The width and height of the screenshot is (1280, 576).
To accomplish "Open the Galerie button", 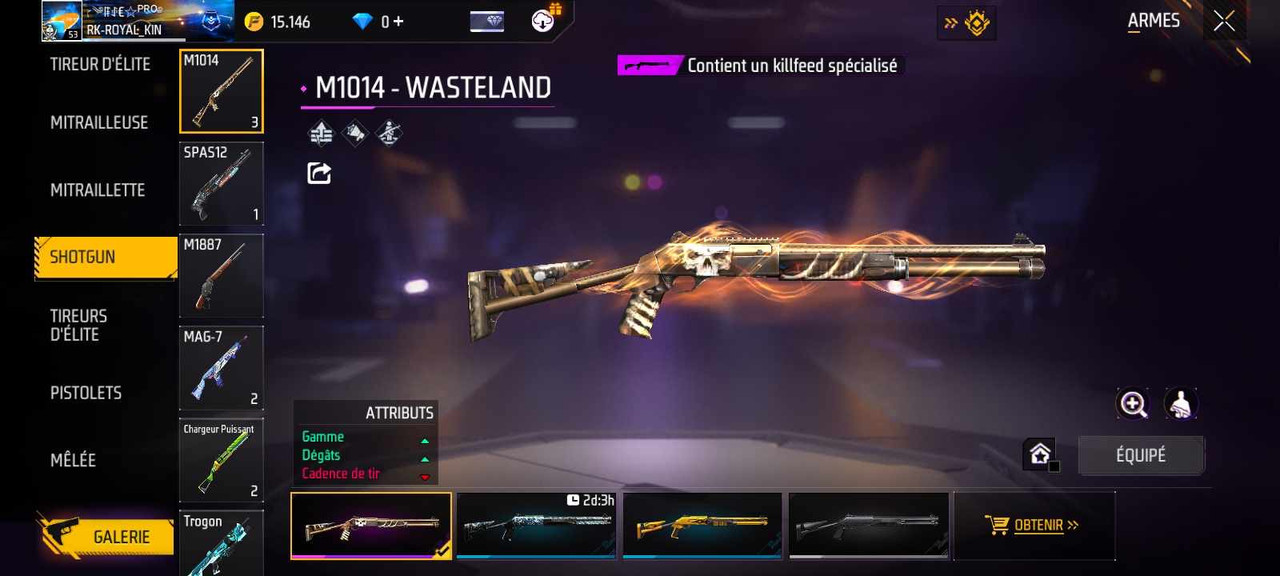I will (x=120, y=537).
